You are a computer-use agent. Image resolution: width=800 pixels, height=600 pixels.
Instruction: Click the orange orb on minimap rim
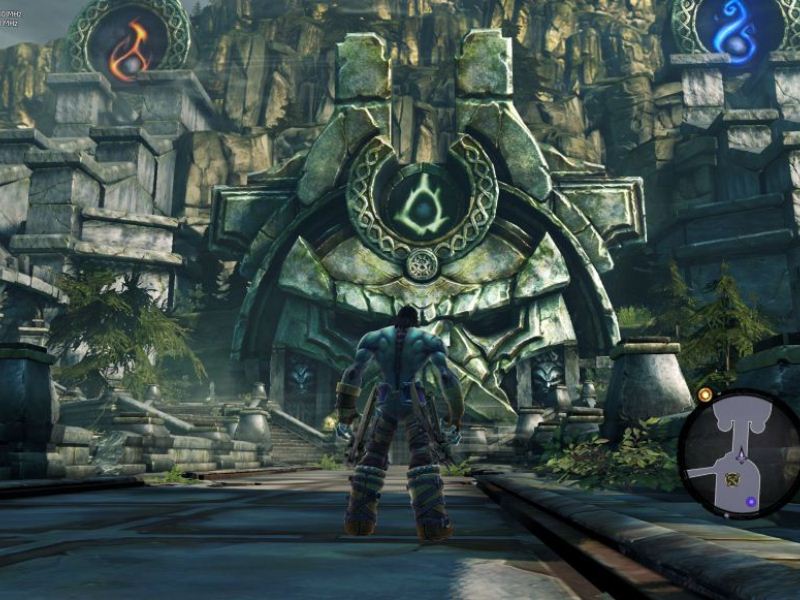705,395
